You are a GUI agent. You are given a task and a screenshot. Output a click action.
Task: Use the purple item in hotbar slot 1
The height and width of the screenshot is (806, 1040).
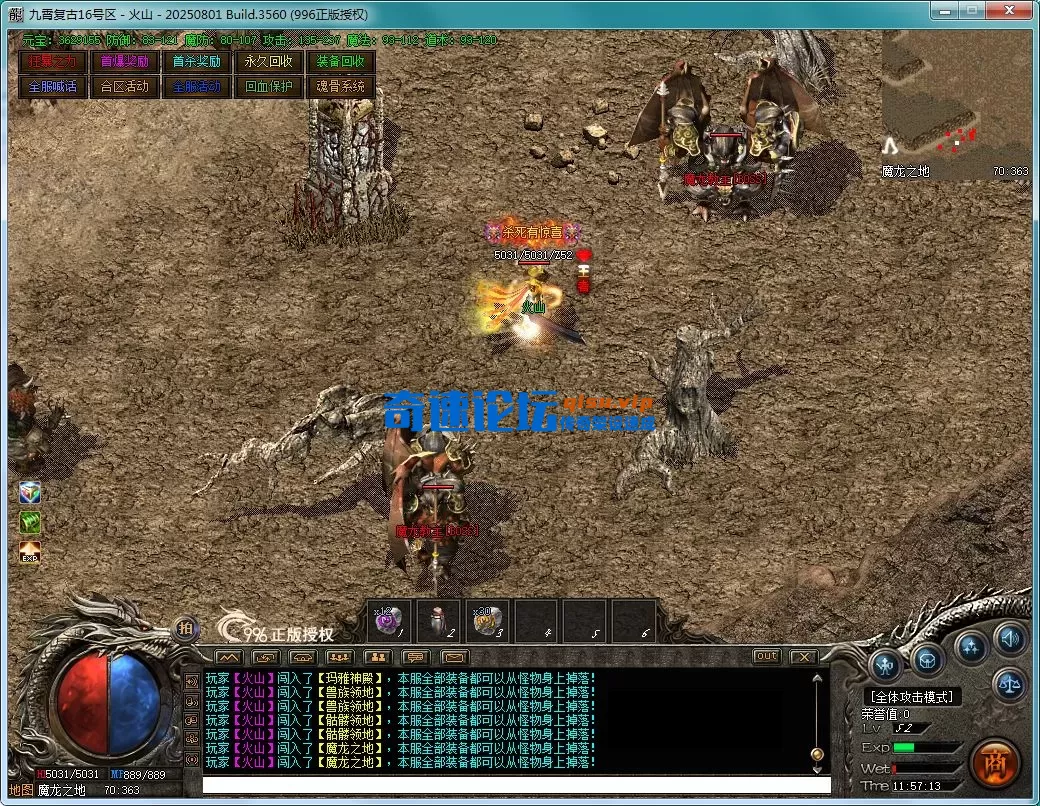pyautogui.click(x=389, y=621)
